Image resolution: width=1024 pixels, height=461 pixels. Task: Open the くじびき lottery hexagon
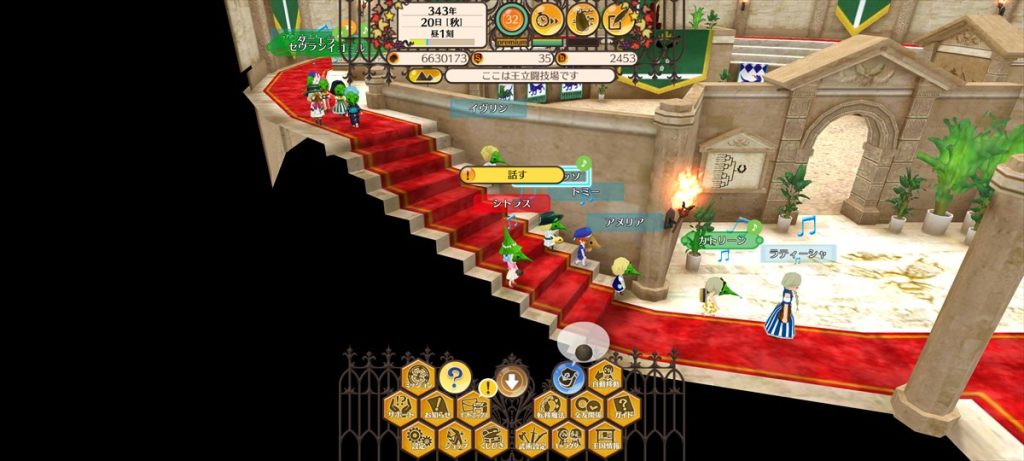click(491, 437)
